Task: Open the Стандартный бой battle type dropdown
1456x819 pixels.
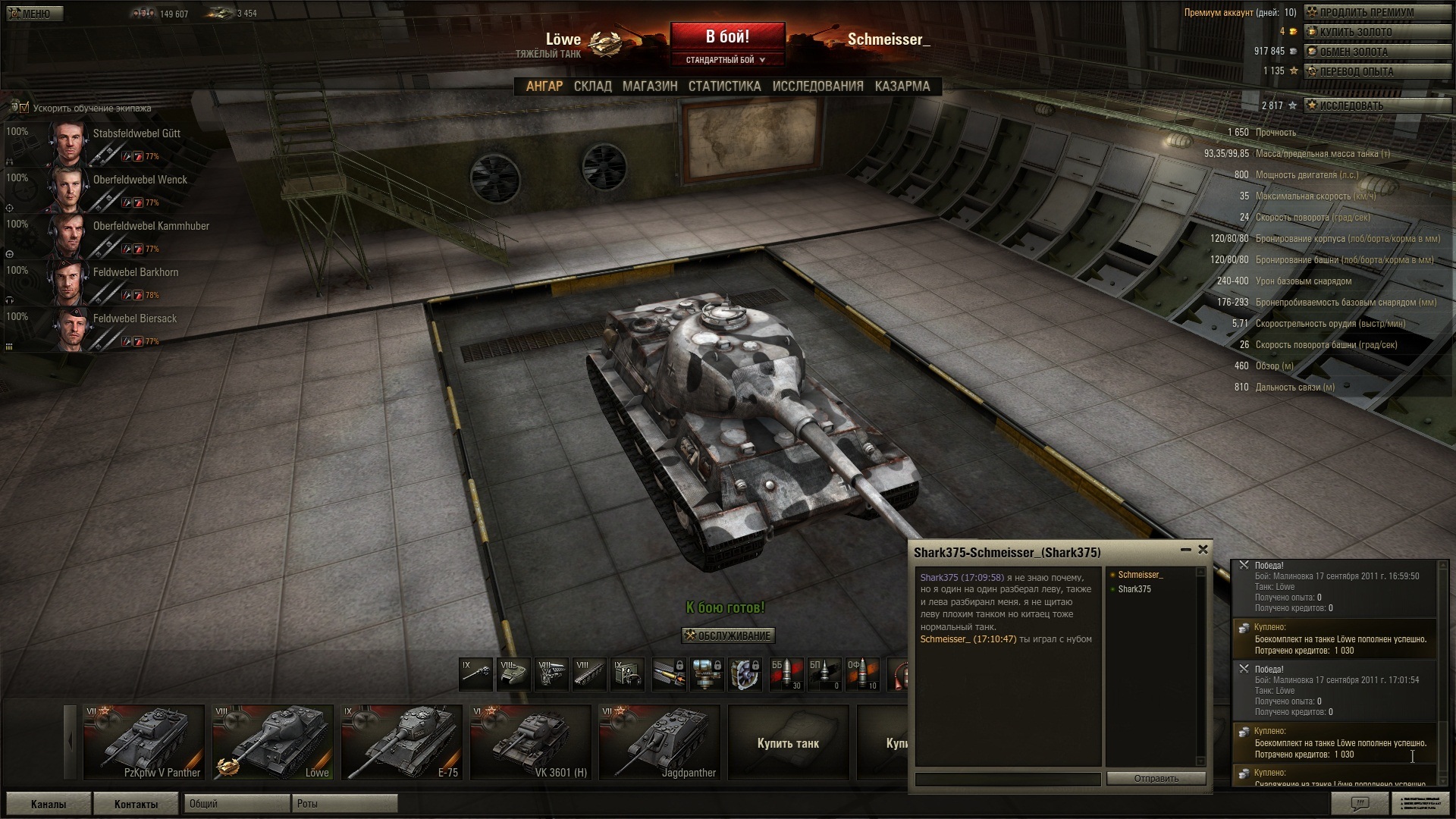Action: [x=726, y=60]
